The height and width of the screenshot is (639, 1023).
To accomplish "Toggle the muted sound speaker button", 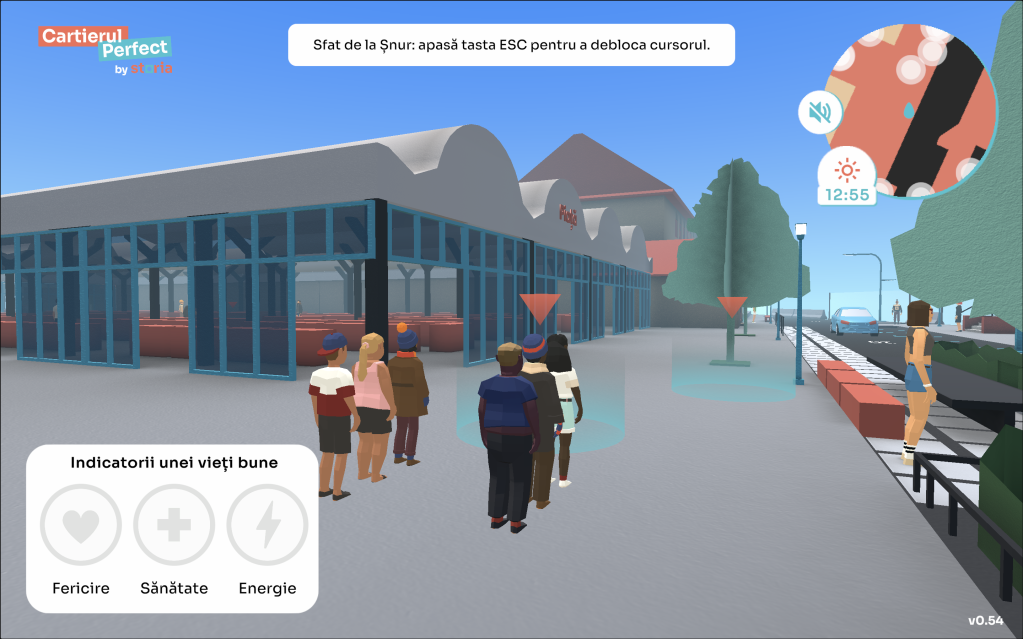I will (x=820, y=112).
